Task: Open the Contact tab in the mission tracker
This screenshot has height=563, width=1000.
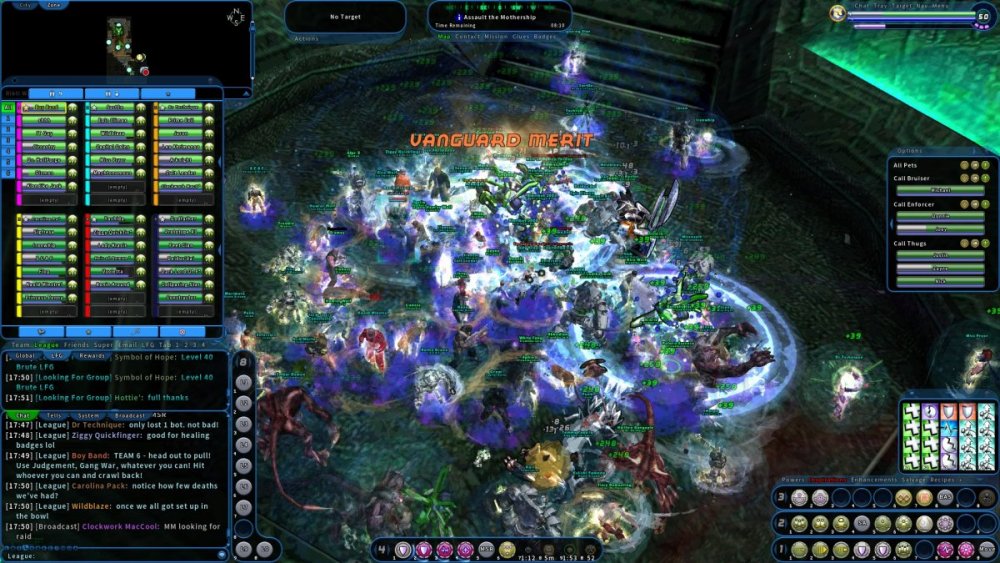Action: point(467,36)
